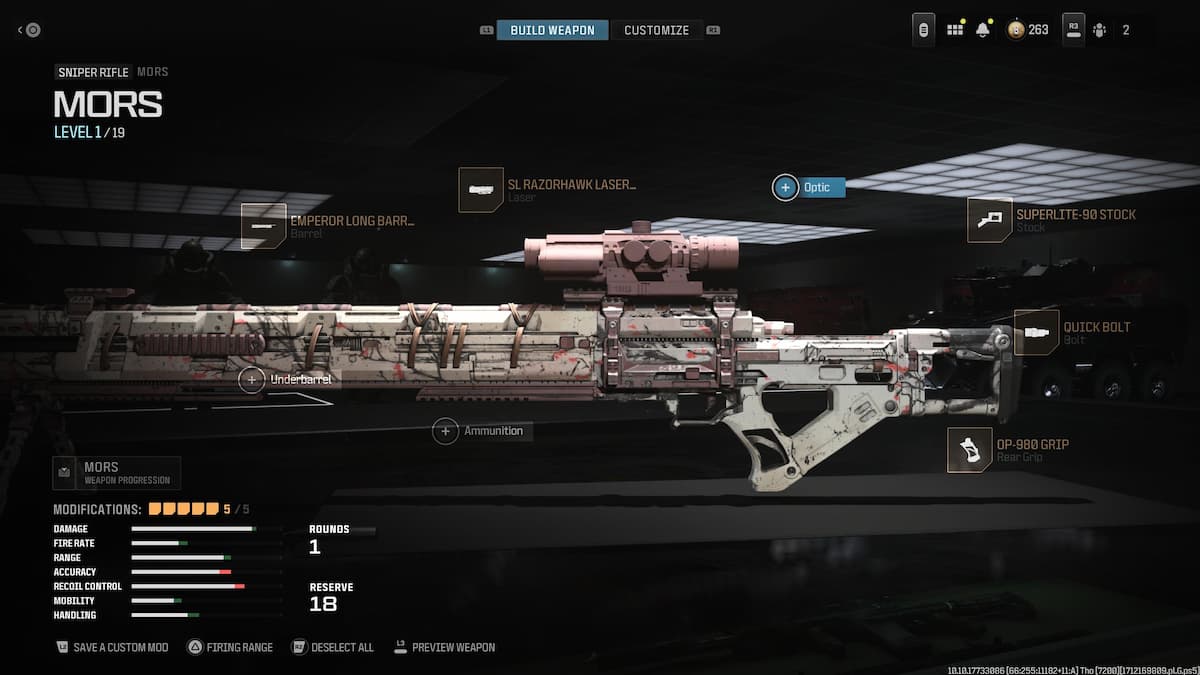The height and width of the screenshot is (675, 1200).
Task: Open MORS weapon progression
Action: 116,473
